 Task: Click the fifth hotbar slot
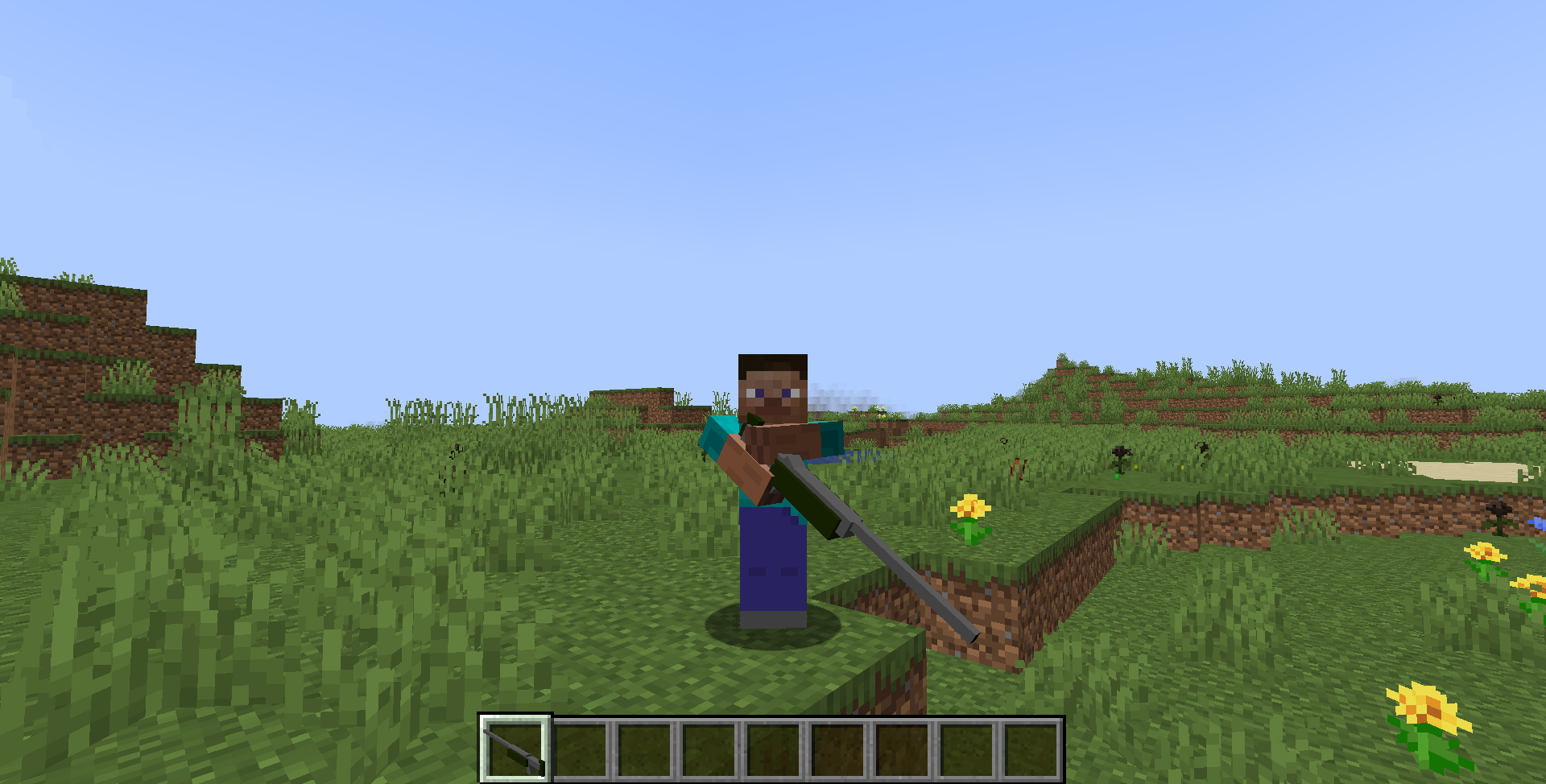(x=774, y=749)
